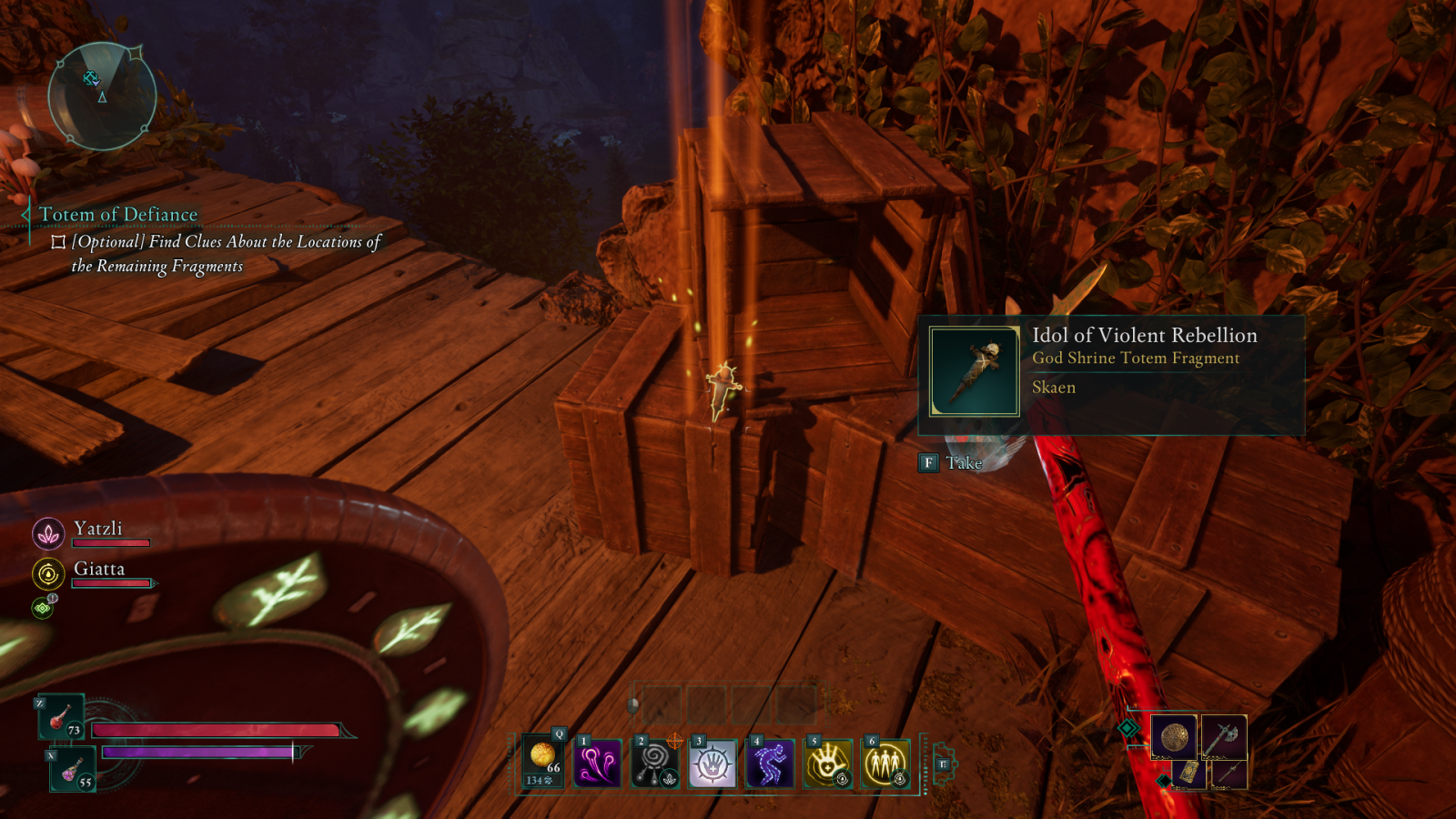The width and height of the screenshot is (1456, 819).
Task: Click the circular compass minimap
Action: [x=102, y=96]
